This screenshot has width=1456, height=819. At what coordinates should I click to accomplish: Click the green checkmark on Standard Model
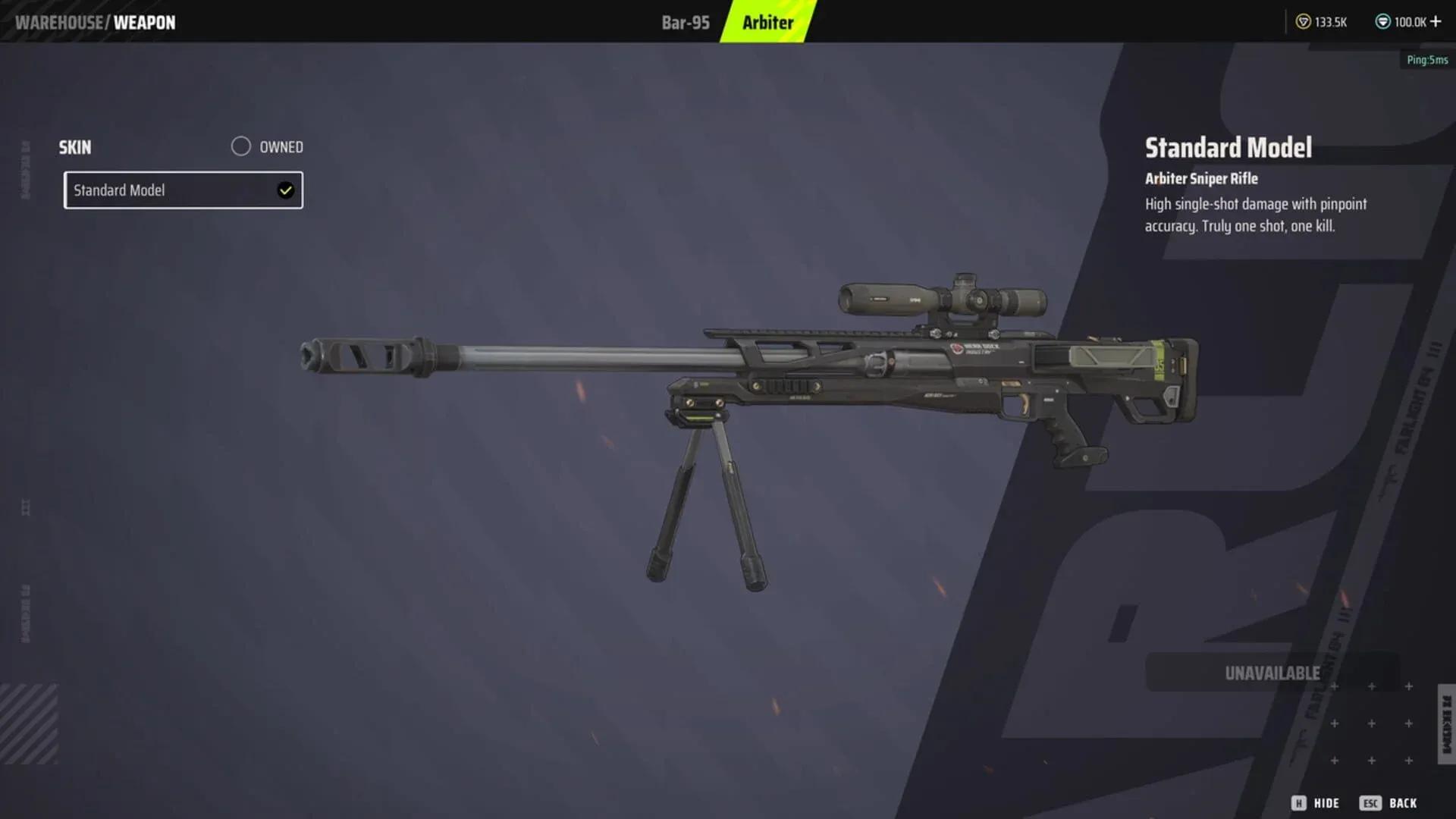285,190
